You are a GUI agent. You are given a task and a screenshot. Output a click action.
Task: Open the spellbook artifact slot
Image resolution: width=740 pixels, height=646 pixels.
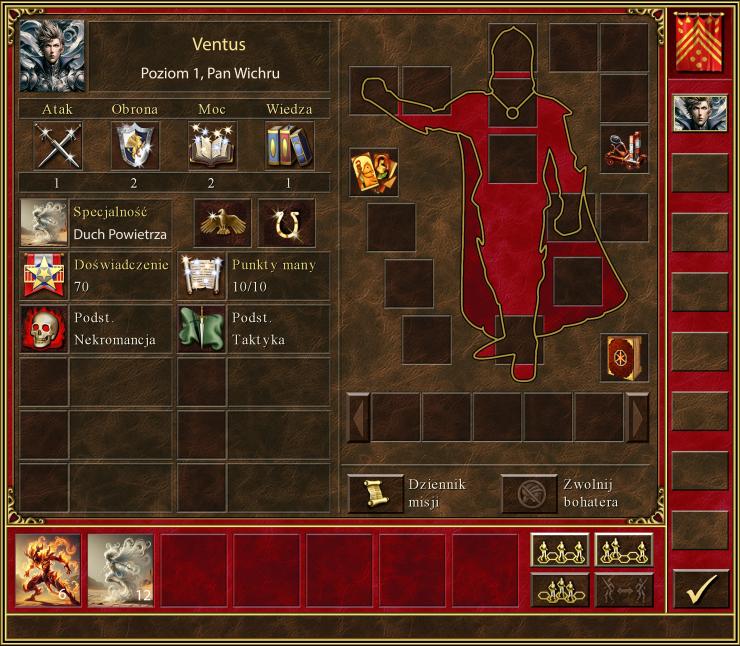tap(624, 357)
